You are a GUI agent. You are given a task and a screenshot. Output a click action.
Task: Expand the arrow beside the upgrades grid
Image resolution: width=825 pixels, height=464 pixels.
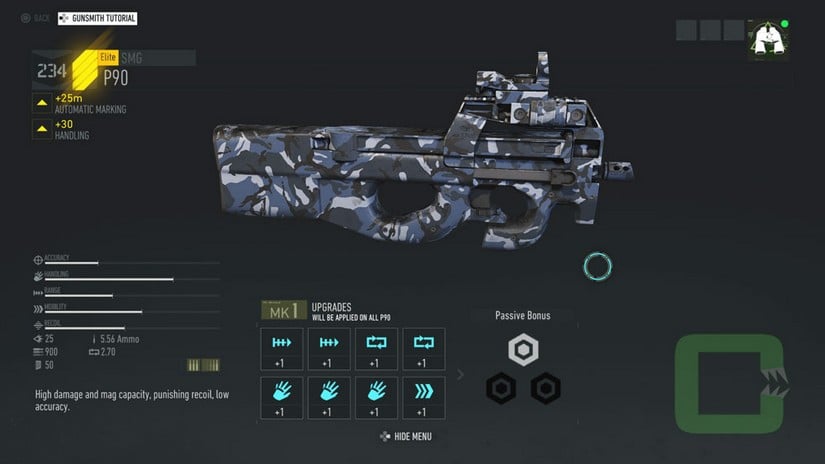[x=460, y=375]
